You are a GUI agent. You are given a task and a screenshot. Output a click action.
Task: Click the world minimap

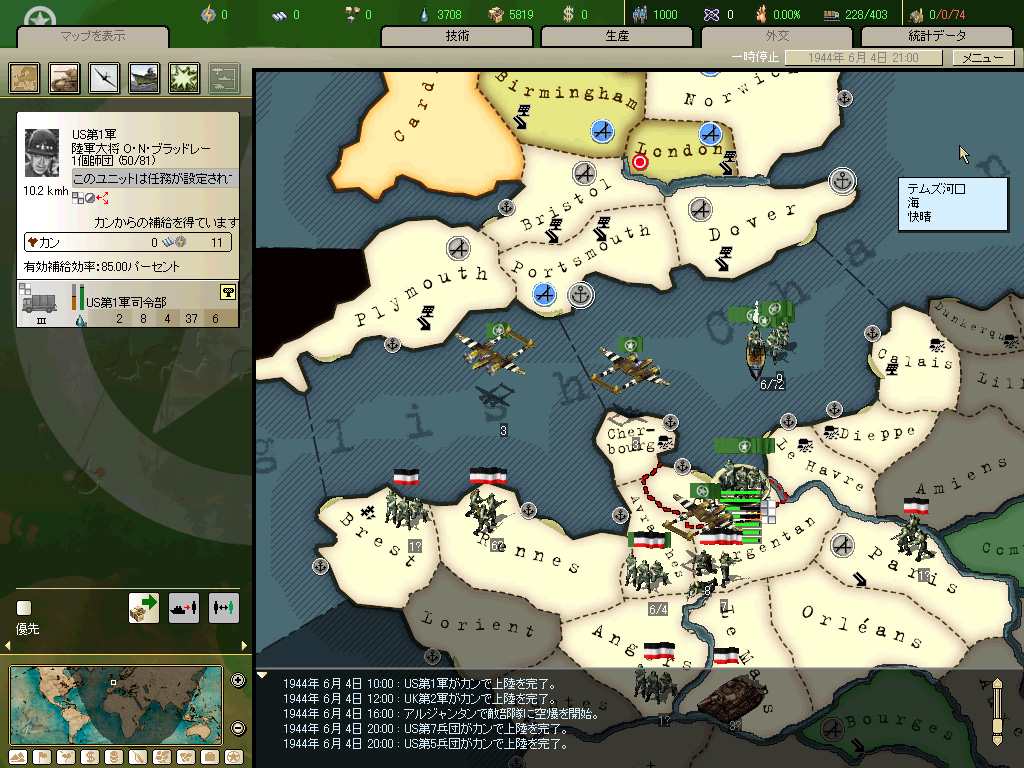point(116,704)
